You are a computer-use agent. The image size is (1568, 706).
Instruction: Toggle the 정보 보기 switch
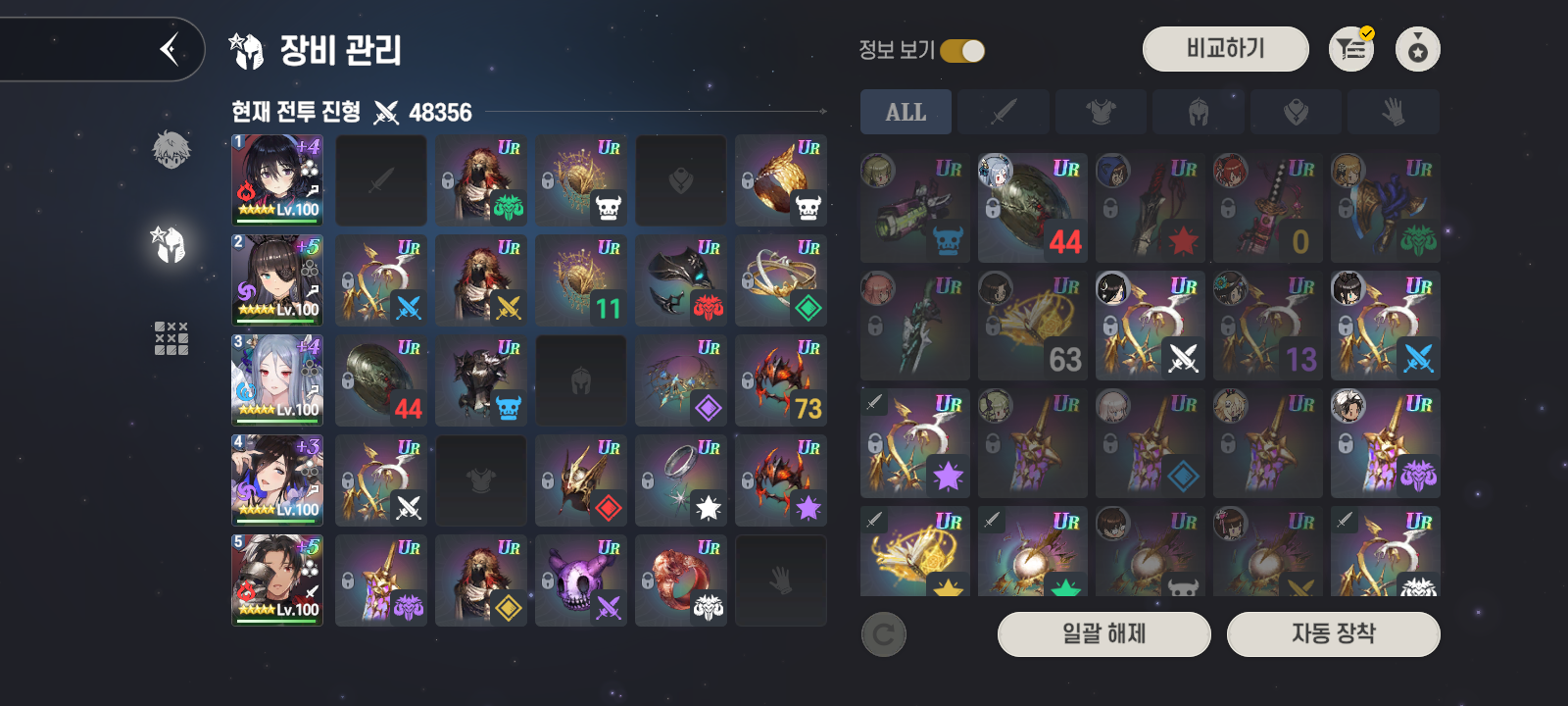(x=962, y=51)
